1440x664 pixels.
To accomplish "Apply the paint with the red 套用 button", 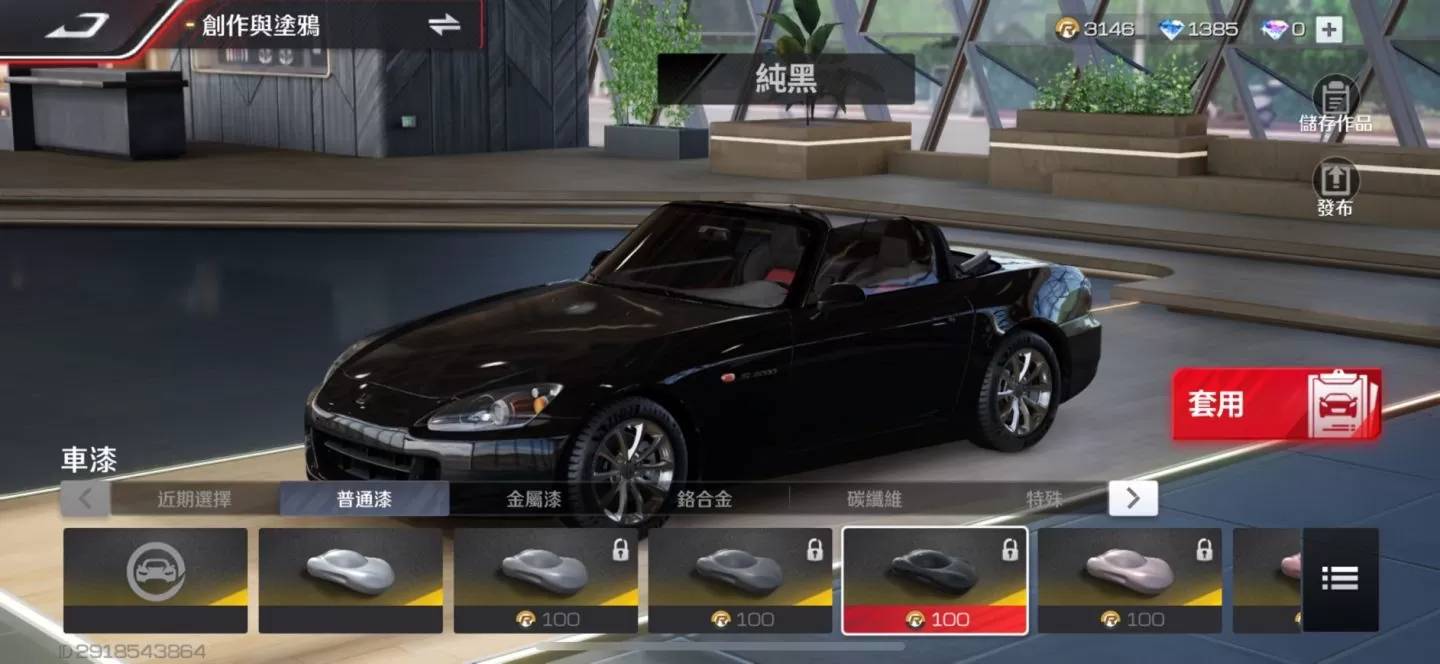I will click(1276, 404).
